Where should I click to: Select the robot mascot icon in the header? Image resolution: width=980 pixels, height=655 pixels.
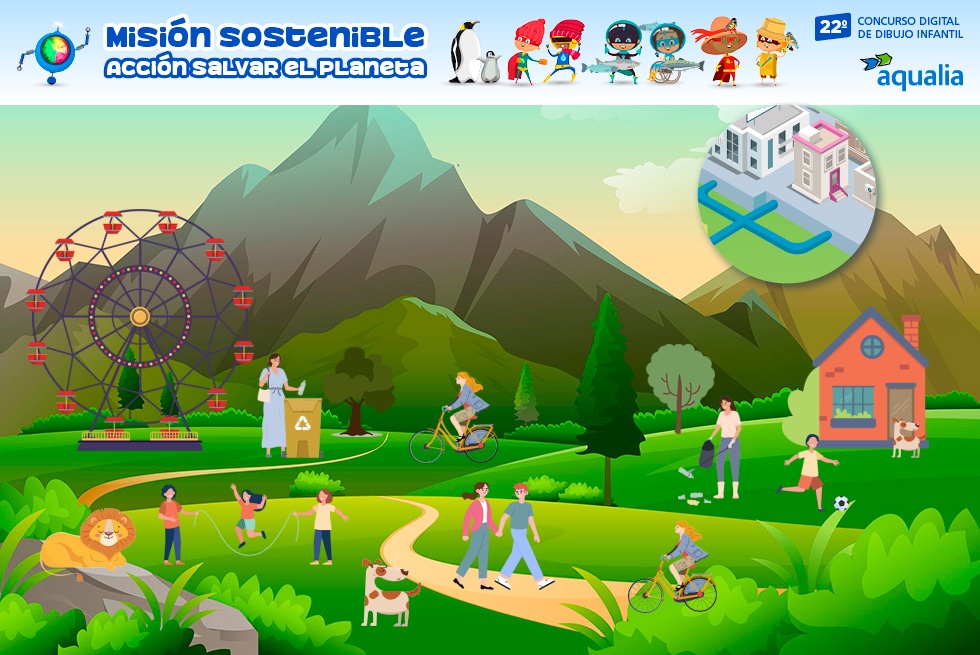point(53,51)
